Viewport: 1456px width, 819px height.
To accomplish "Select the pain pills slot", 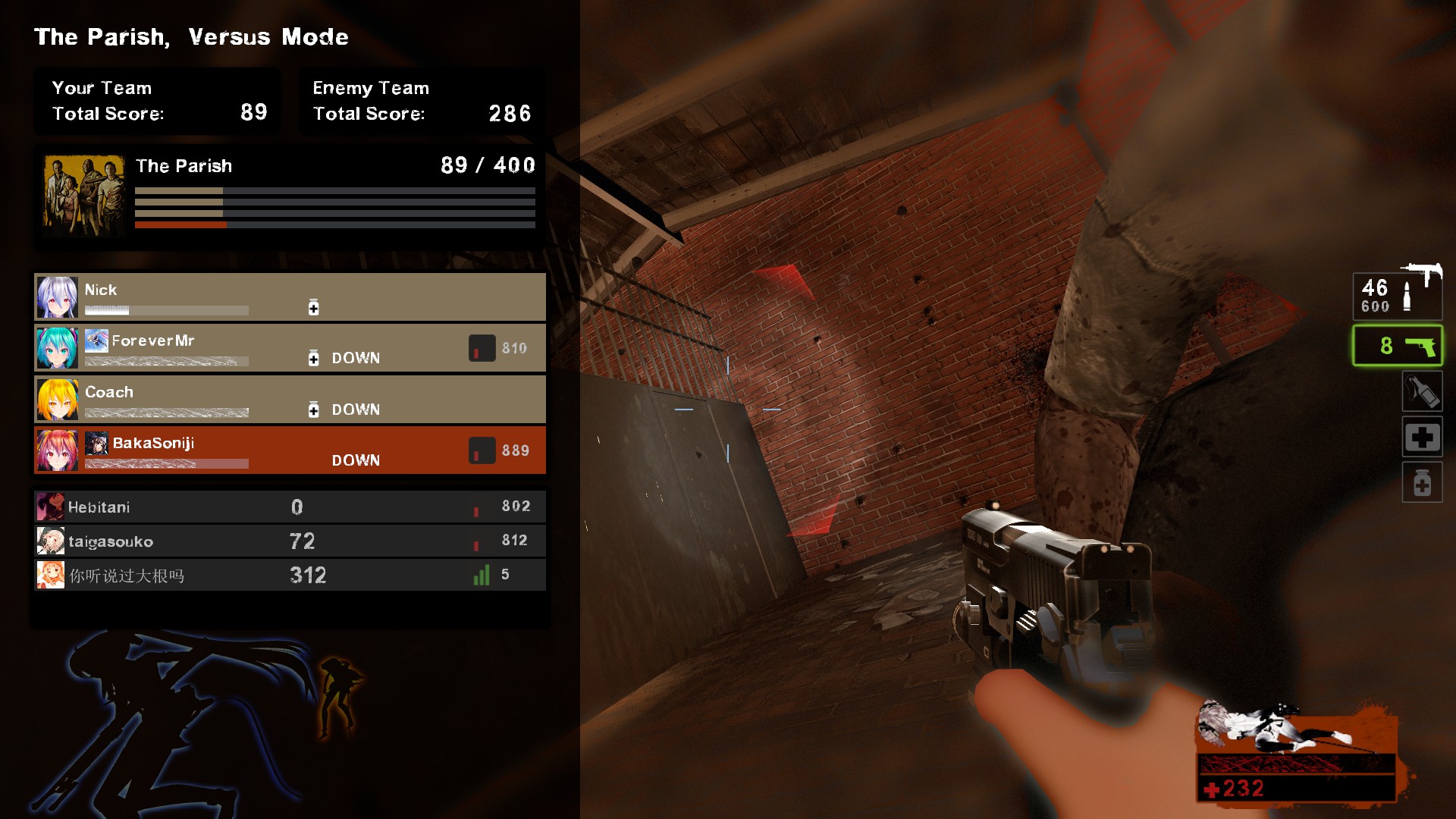I will 1422,483.
